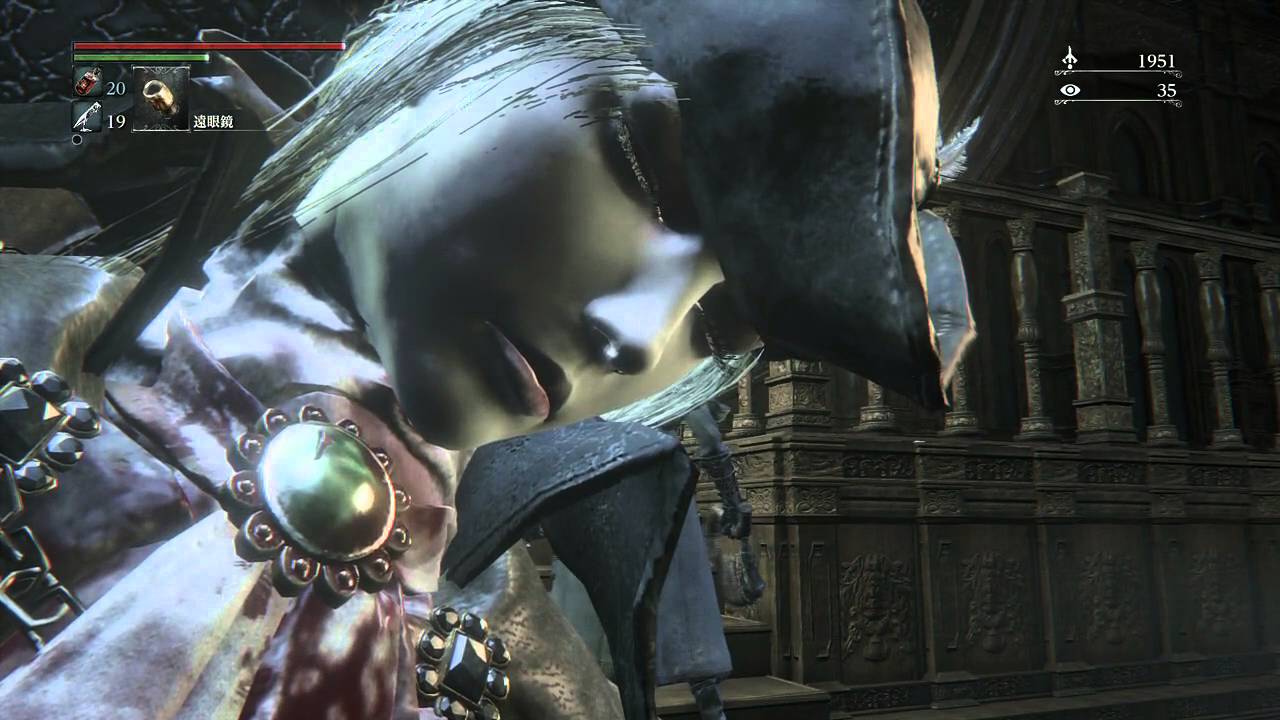The width and height of the screenshot is (1280, 720).
Task: Click the quicksilver bullet icon
Action: tap(86, 118)
